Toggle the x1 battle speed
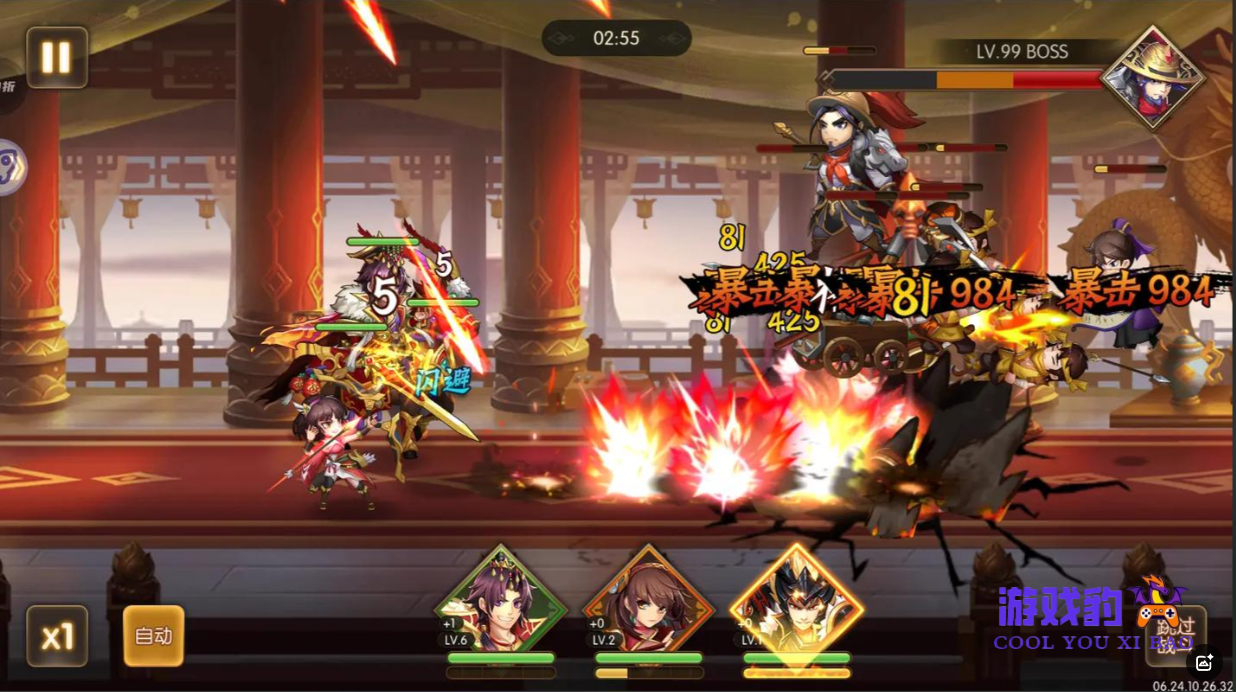 click(x=56, y=636)
